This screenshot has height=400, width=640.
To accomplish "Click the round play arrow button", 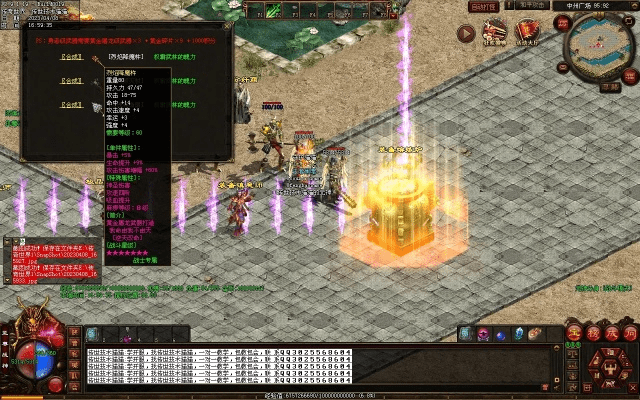I will [x=466, y=33].
